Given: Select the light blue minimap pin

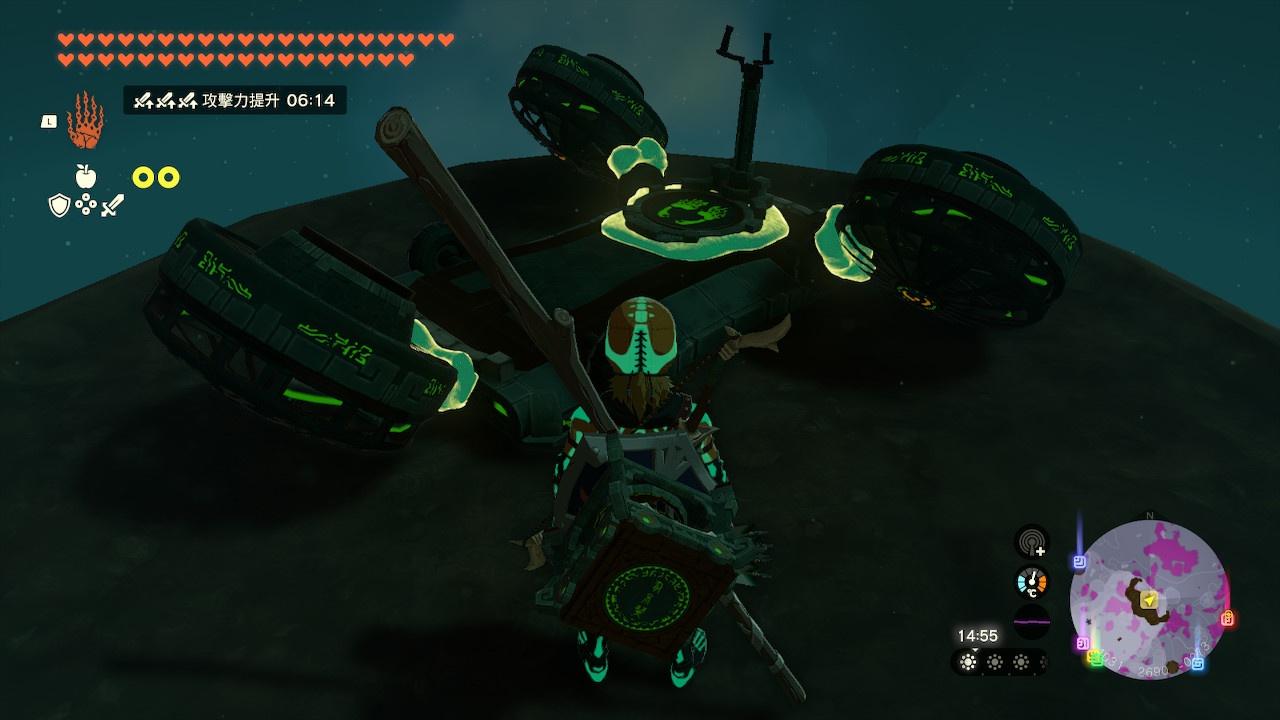Looking at the screenshot, I should [x=1197, y=662].
